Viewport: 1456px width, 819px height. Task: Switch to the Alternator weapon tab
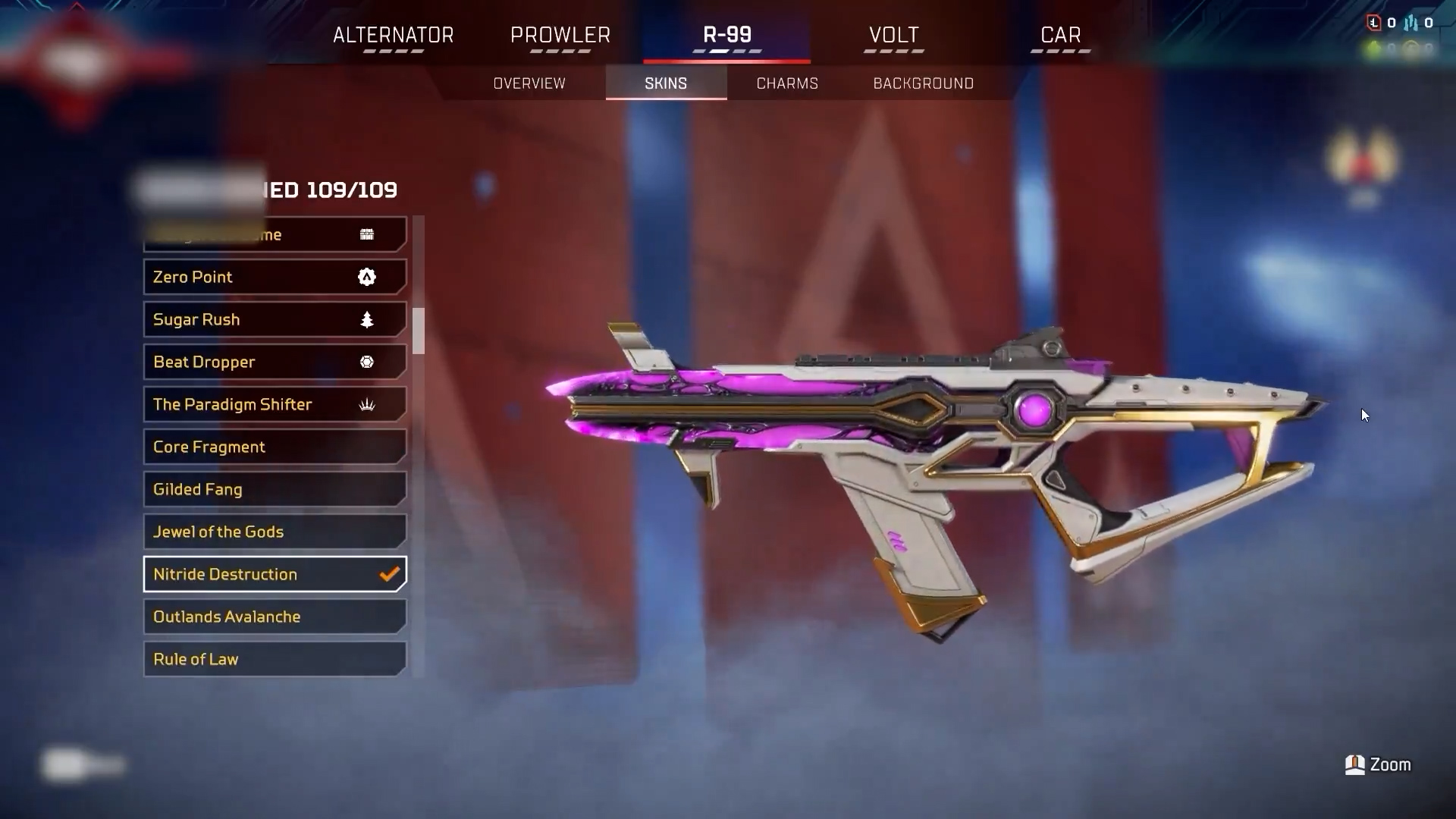click(393, 36)
